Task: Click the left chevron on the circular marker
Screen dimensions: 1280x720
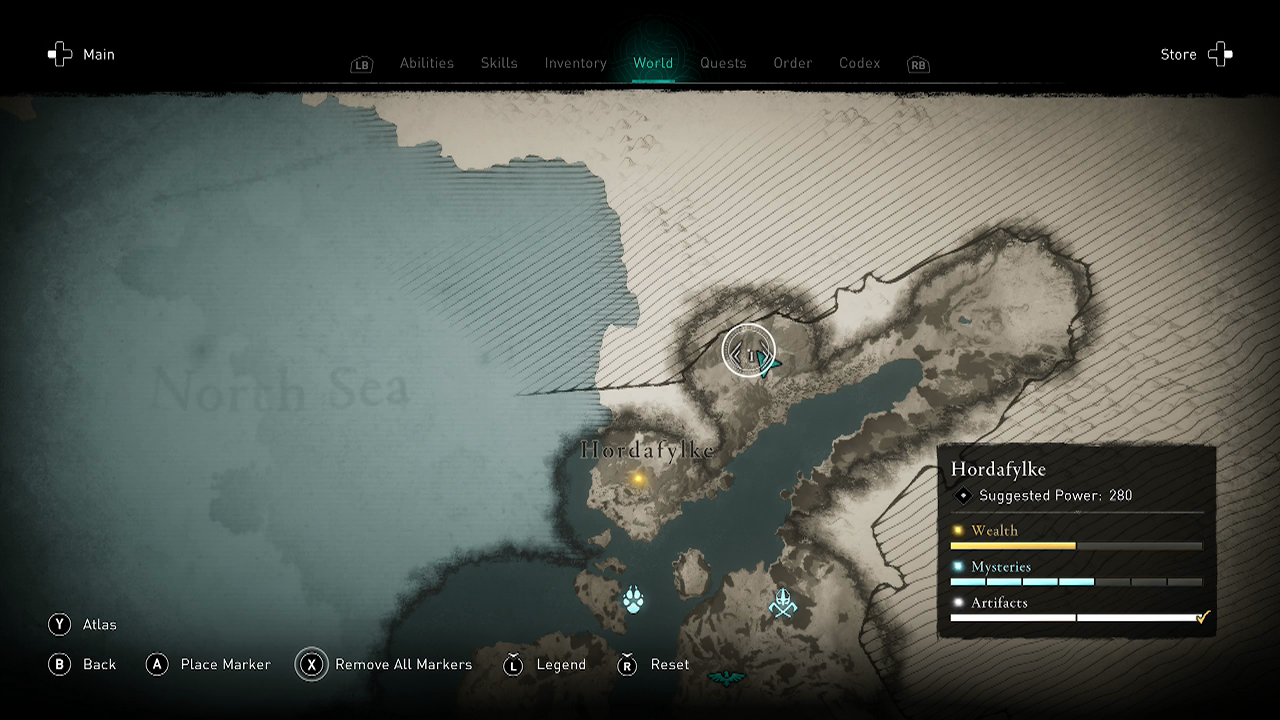Action: click(x=737, y=353)
